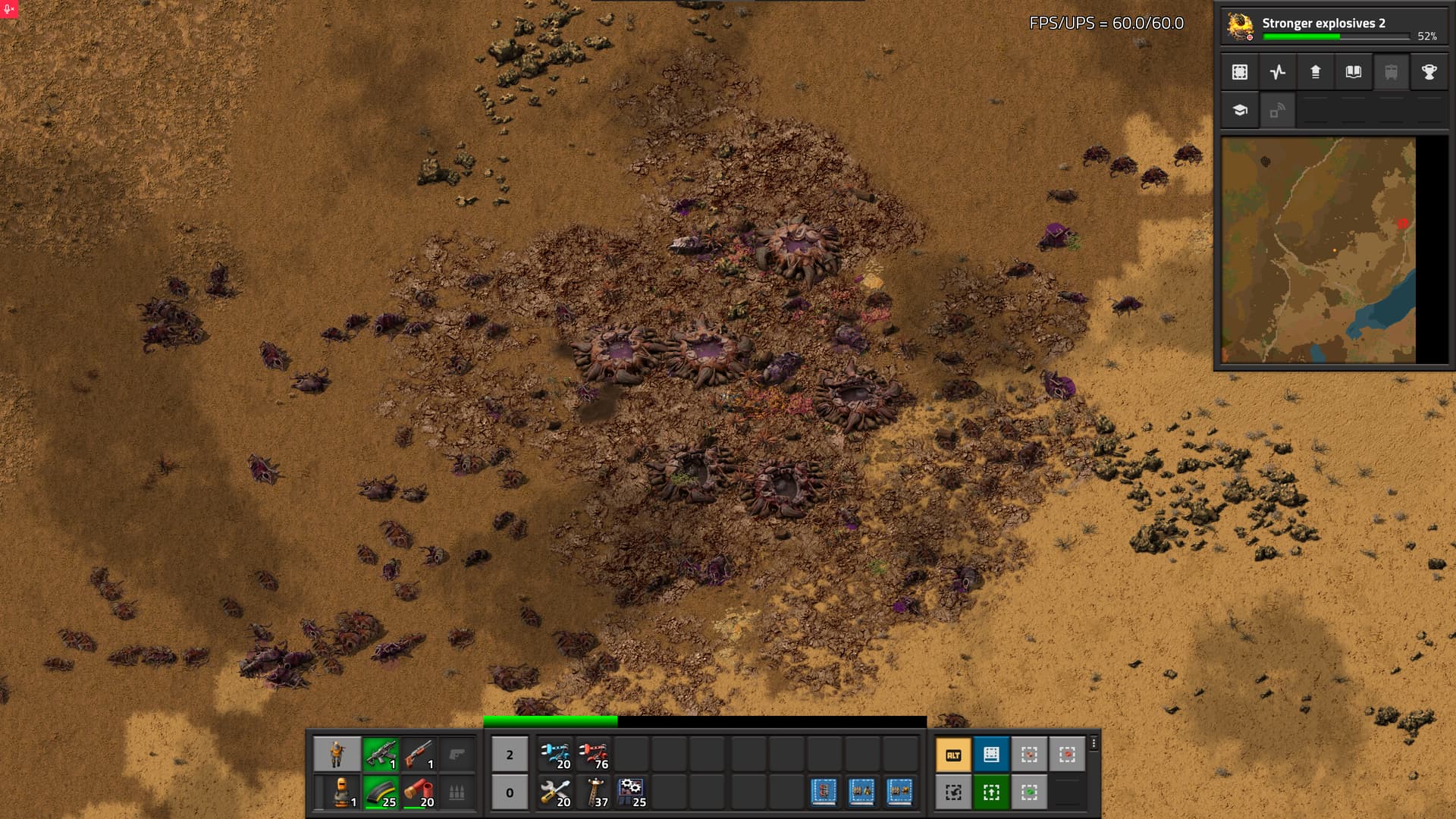Select the shotgun shells ammo slot
The height and width of the screenshot is (819, 1456).
click(419, 792)
